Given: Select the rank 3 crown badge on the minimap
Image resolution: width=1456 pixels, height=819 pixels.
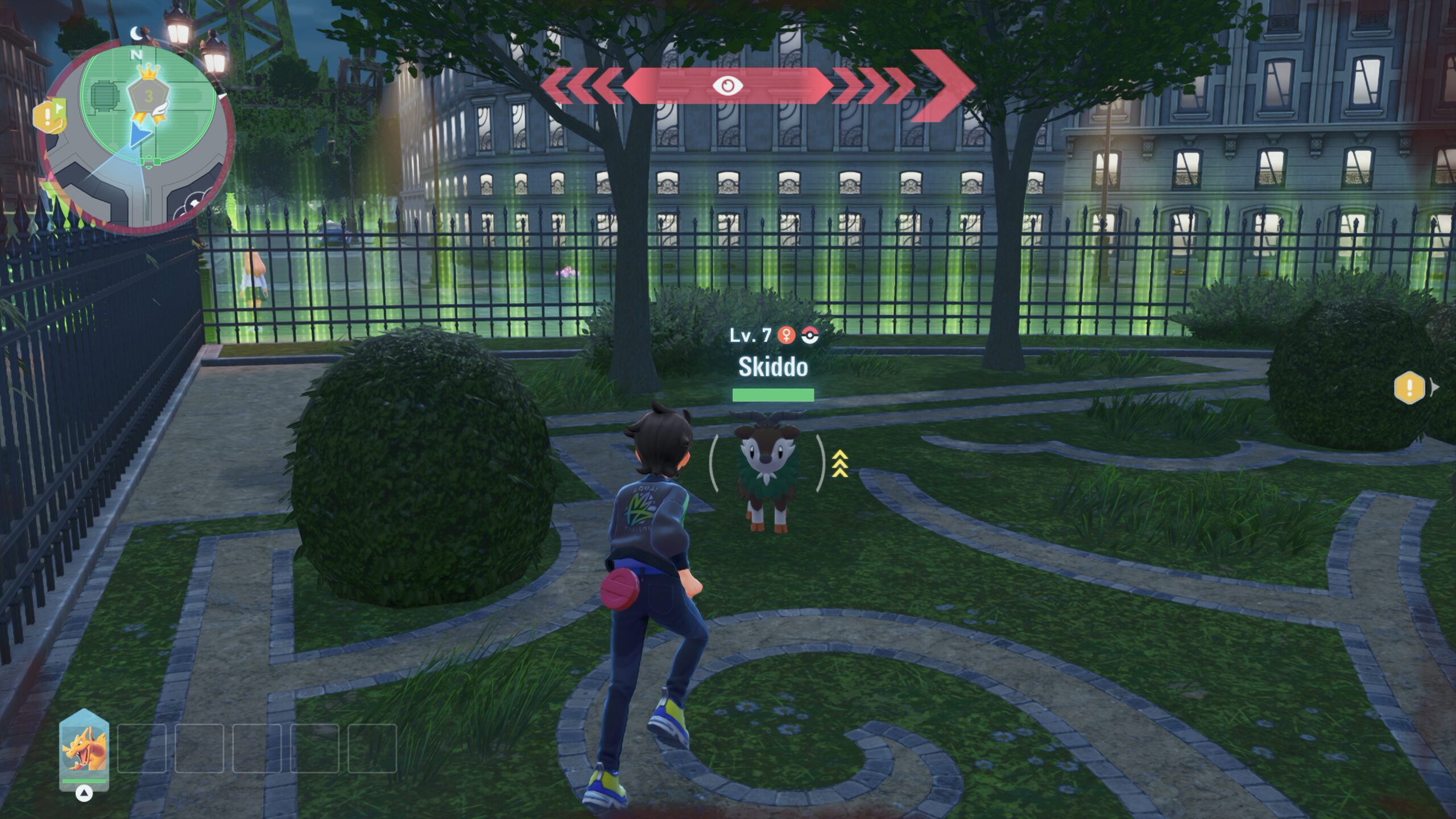Looking at the screenshot, I should coord(149,95).
